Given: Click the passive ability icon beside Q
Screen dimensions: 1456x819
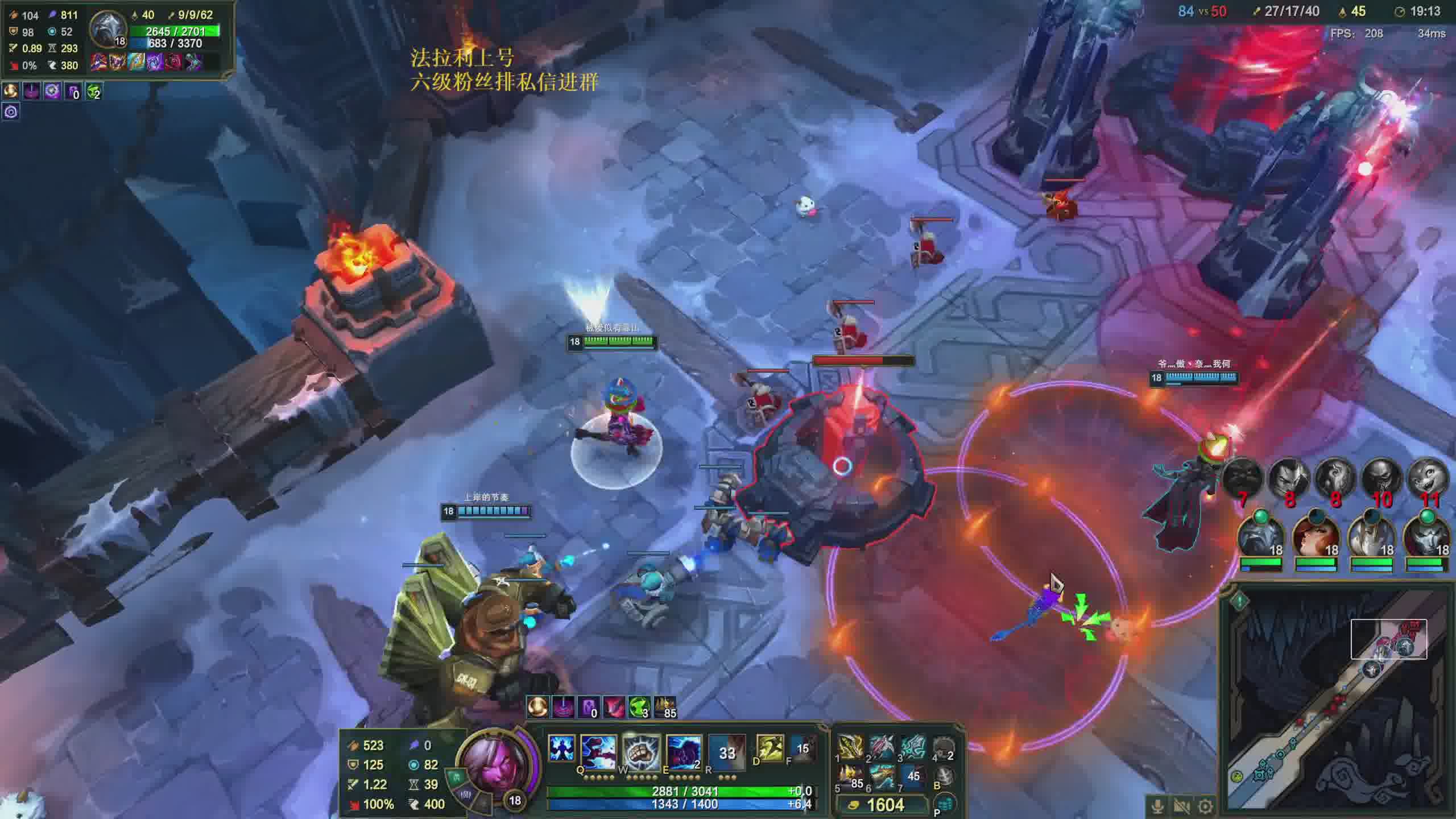Looking at the screenshot, I should [x=561, y=747].
